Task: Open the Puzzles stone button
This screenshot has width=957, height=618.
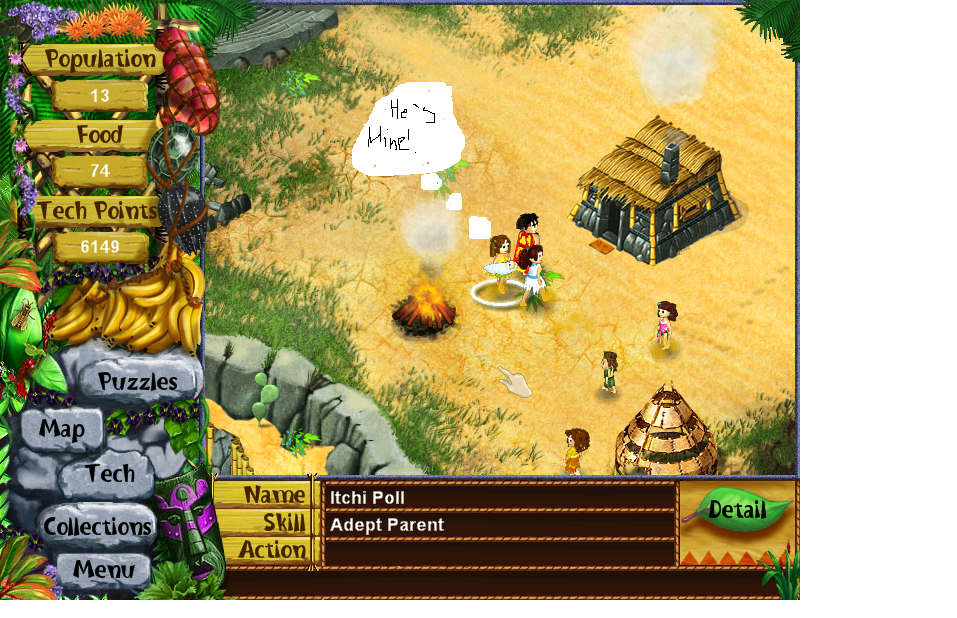Action: pos(137,381)
